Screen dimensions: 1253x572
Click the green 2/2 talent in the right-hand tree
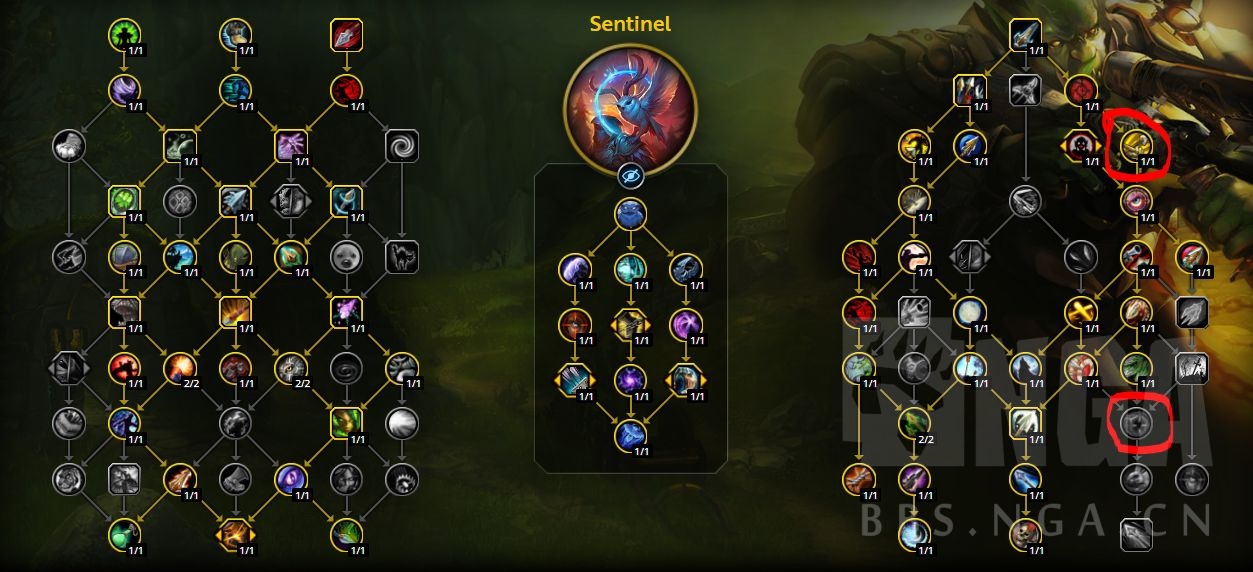pos(914,424)
